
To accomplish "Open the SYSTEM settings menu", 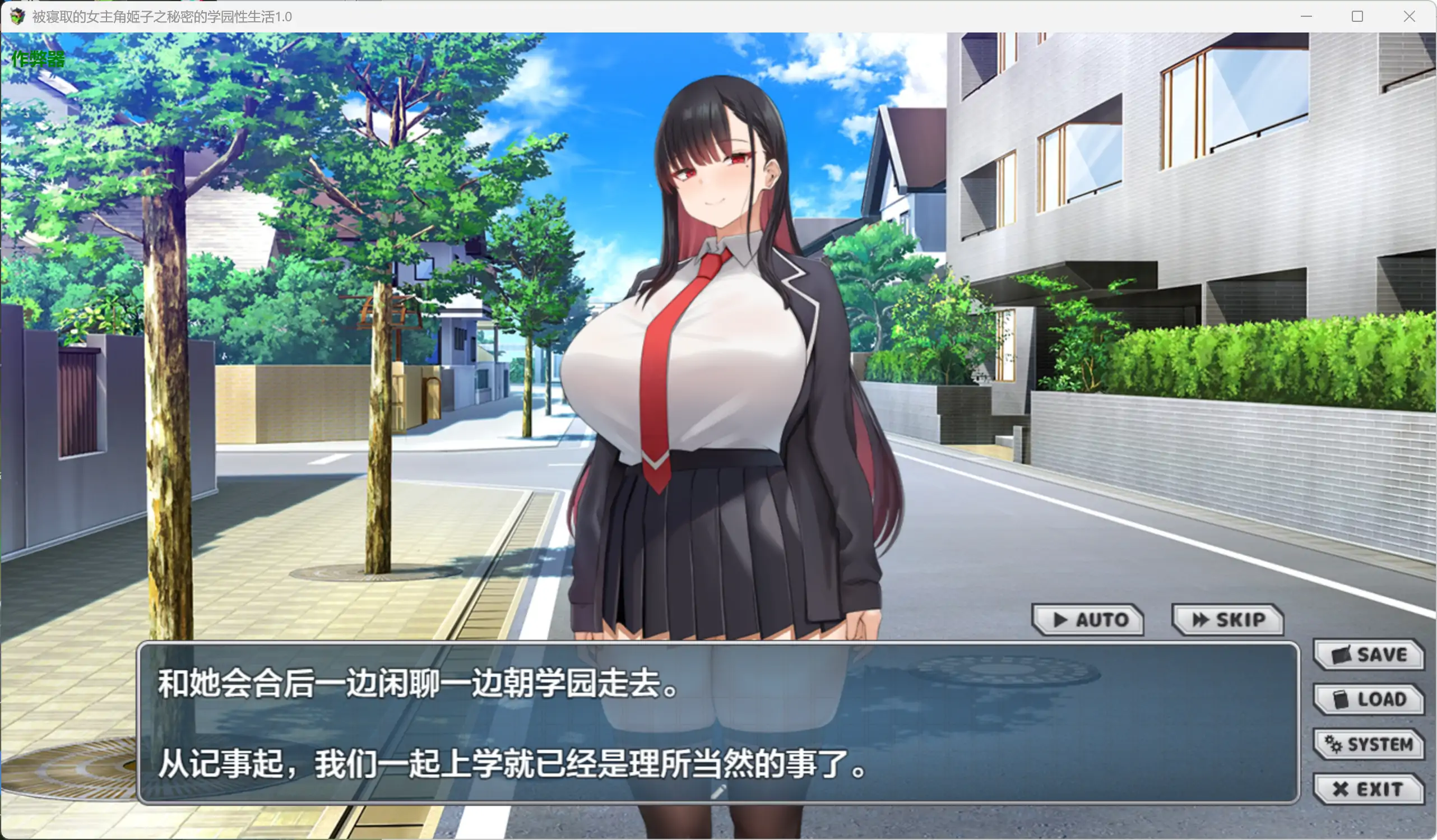I will [x=1370, y=744].
